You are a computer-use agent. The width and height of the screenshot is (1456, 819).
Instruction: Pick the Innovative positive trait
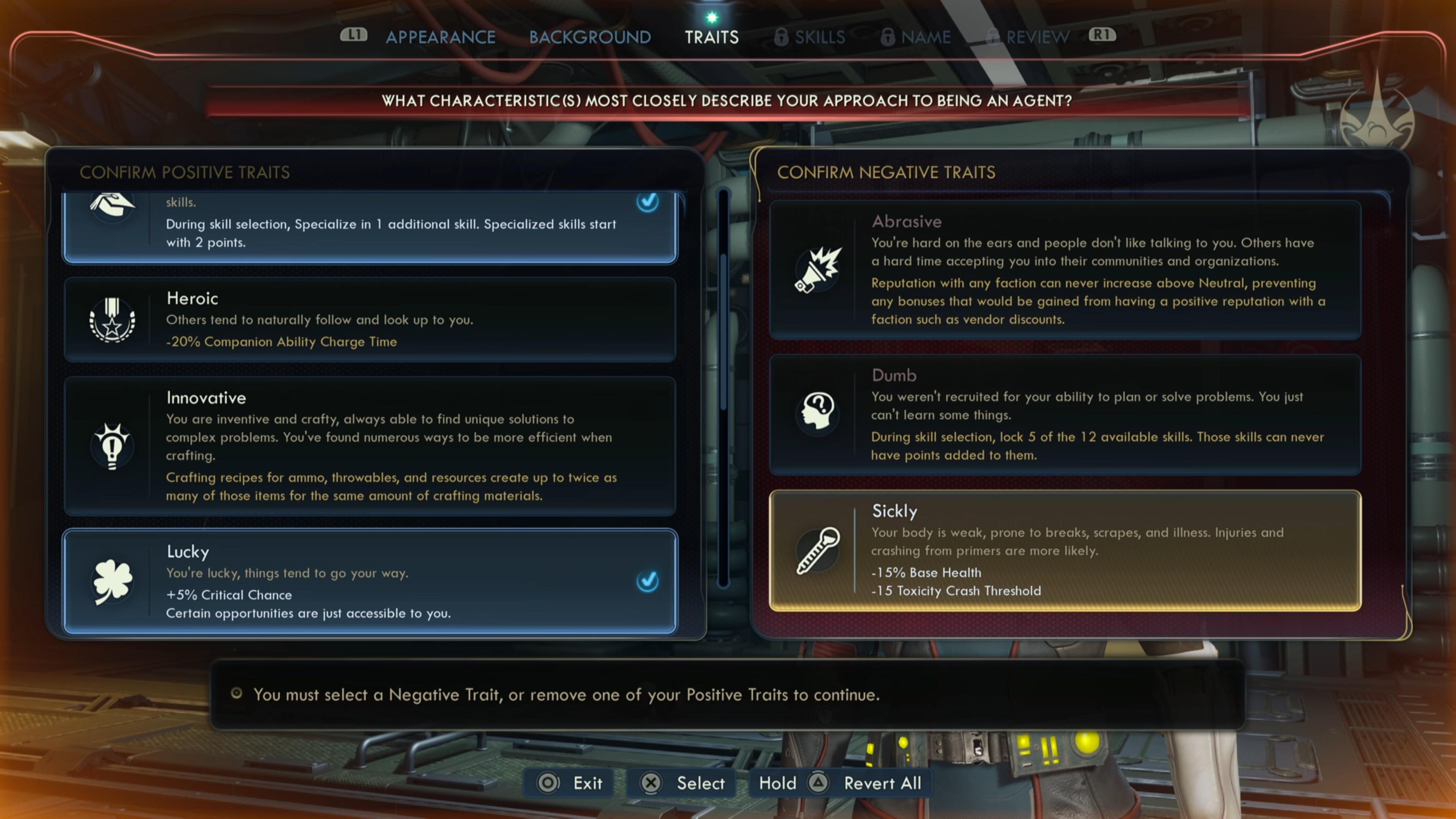click(370, 447)
